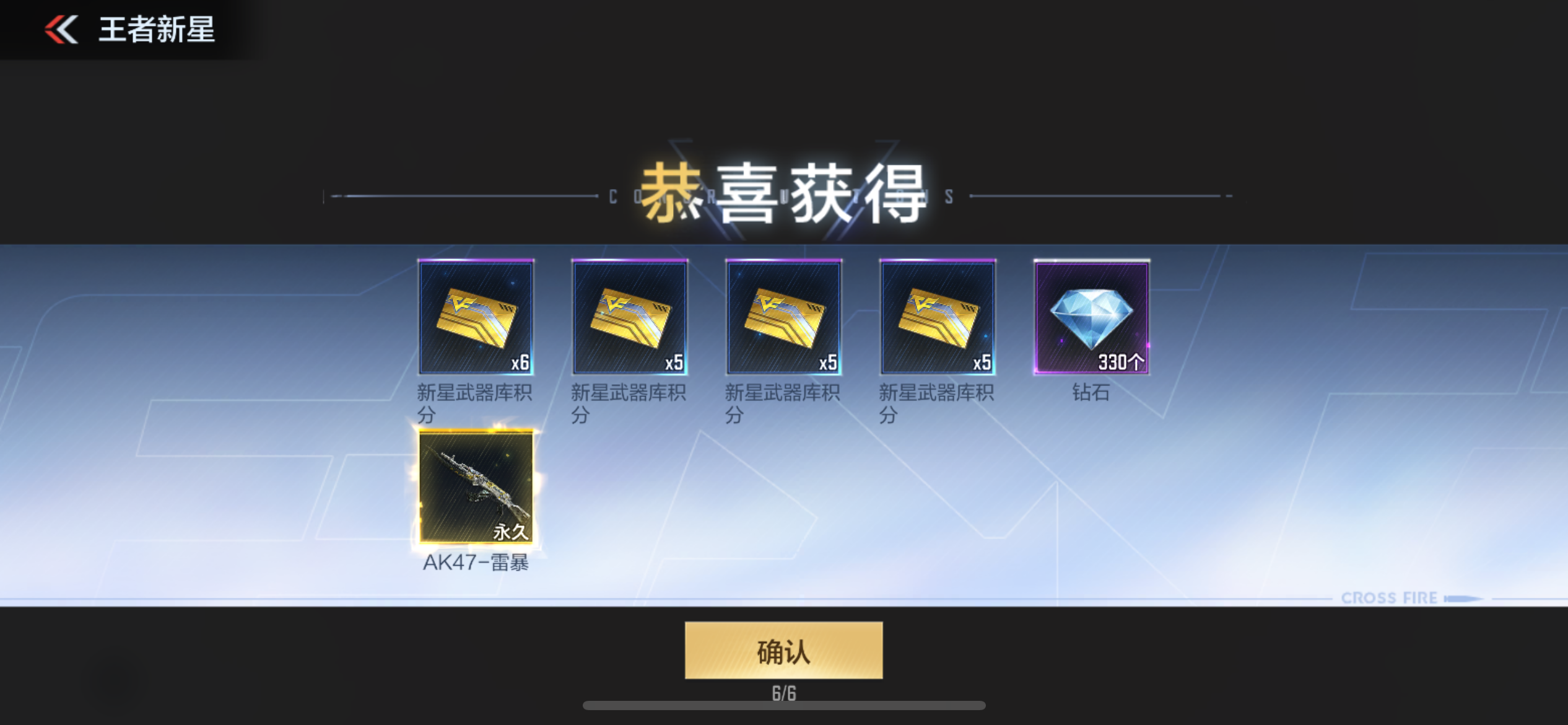Viewport: 1568px width, 725px height.
Task: Open the 6/6 reward page indicator
Action: [x=784, y=694]
